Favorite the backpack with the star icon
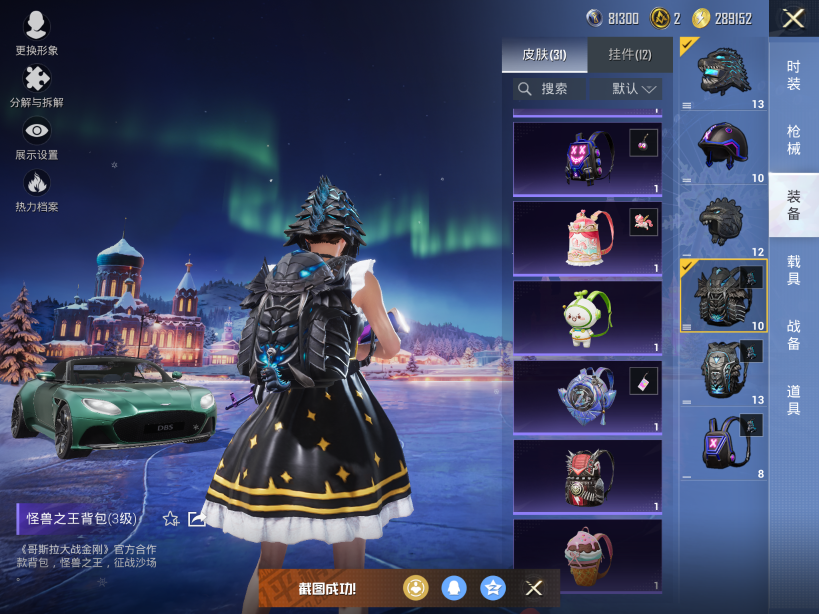This screenshot has height=614, width=819. click(171, 518)
